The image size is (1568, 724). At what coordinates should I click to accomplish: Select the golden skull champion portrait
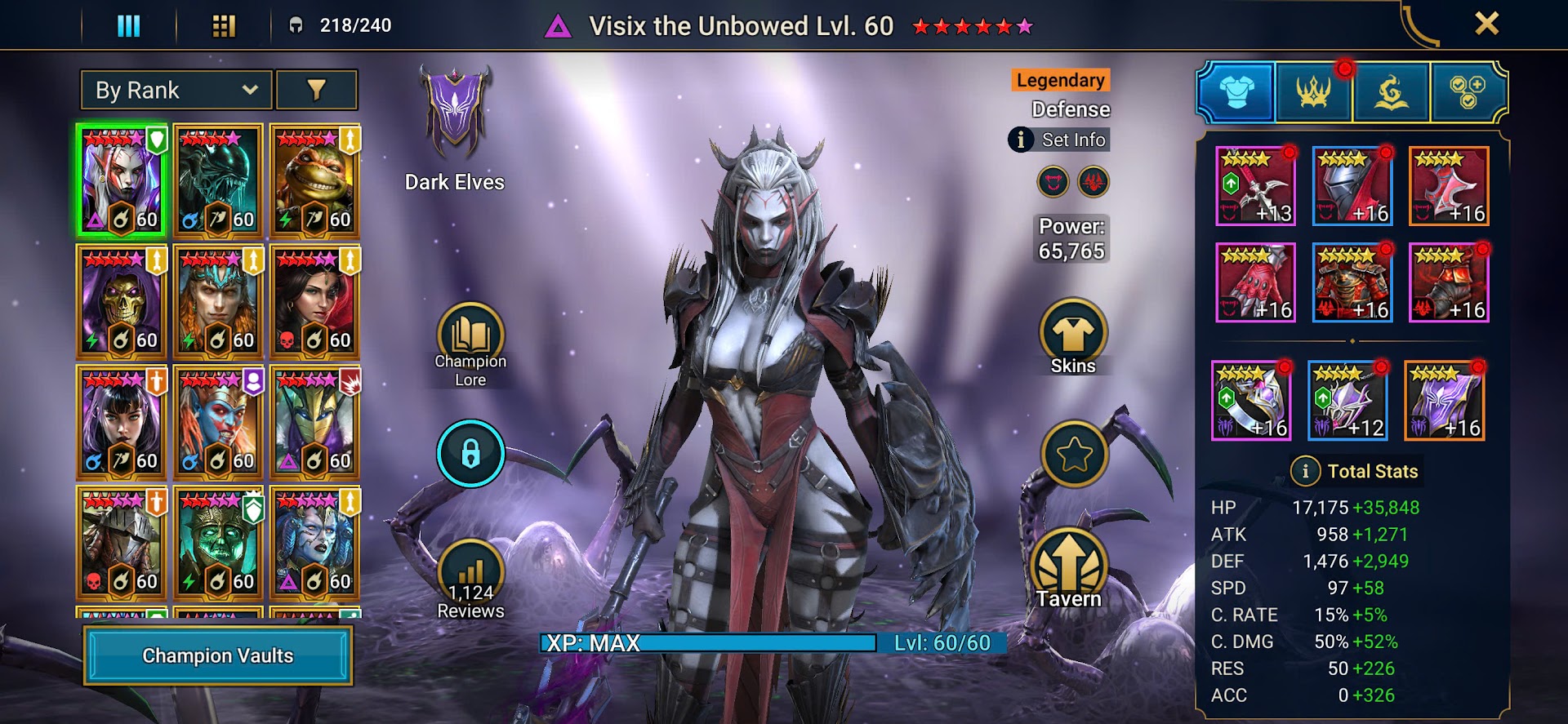point(121,302)
